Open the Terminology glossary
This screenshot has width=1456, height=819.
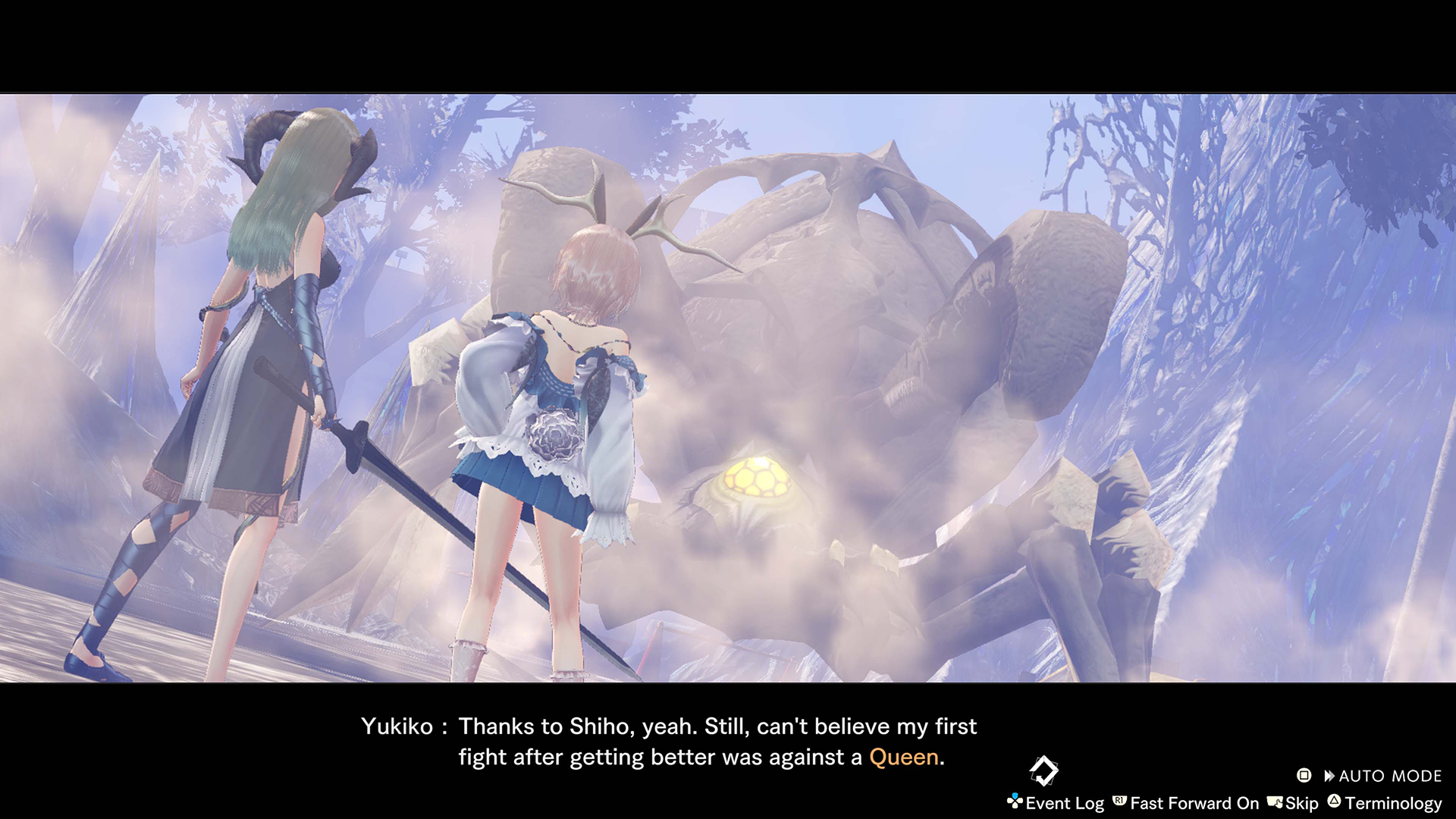point(1385,803)
